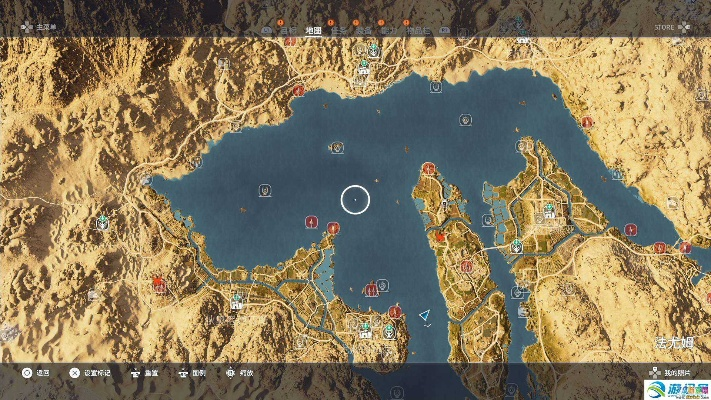Image resolution: width=711 pixels, height=400 pixels.
Task: Choose 设置标记 to place a marker
Action: (x=95, y=373)
